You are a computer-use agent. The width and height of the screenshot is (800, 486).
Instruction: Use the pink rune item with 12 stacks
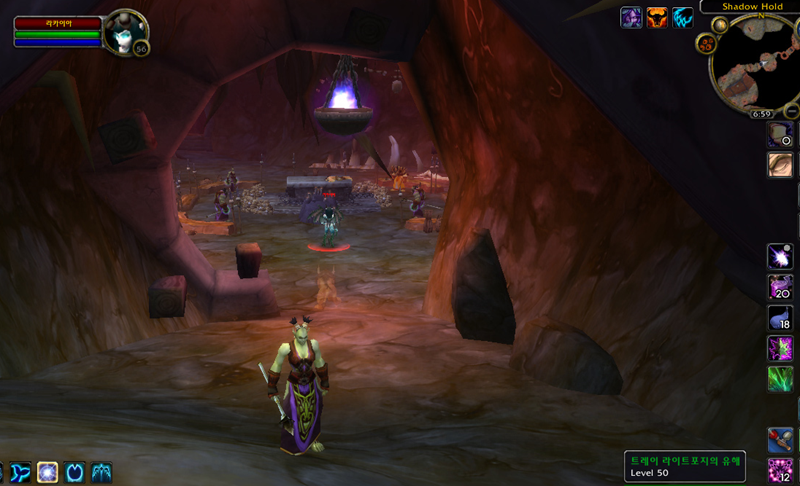(x=780, y=471)
